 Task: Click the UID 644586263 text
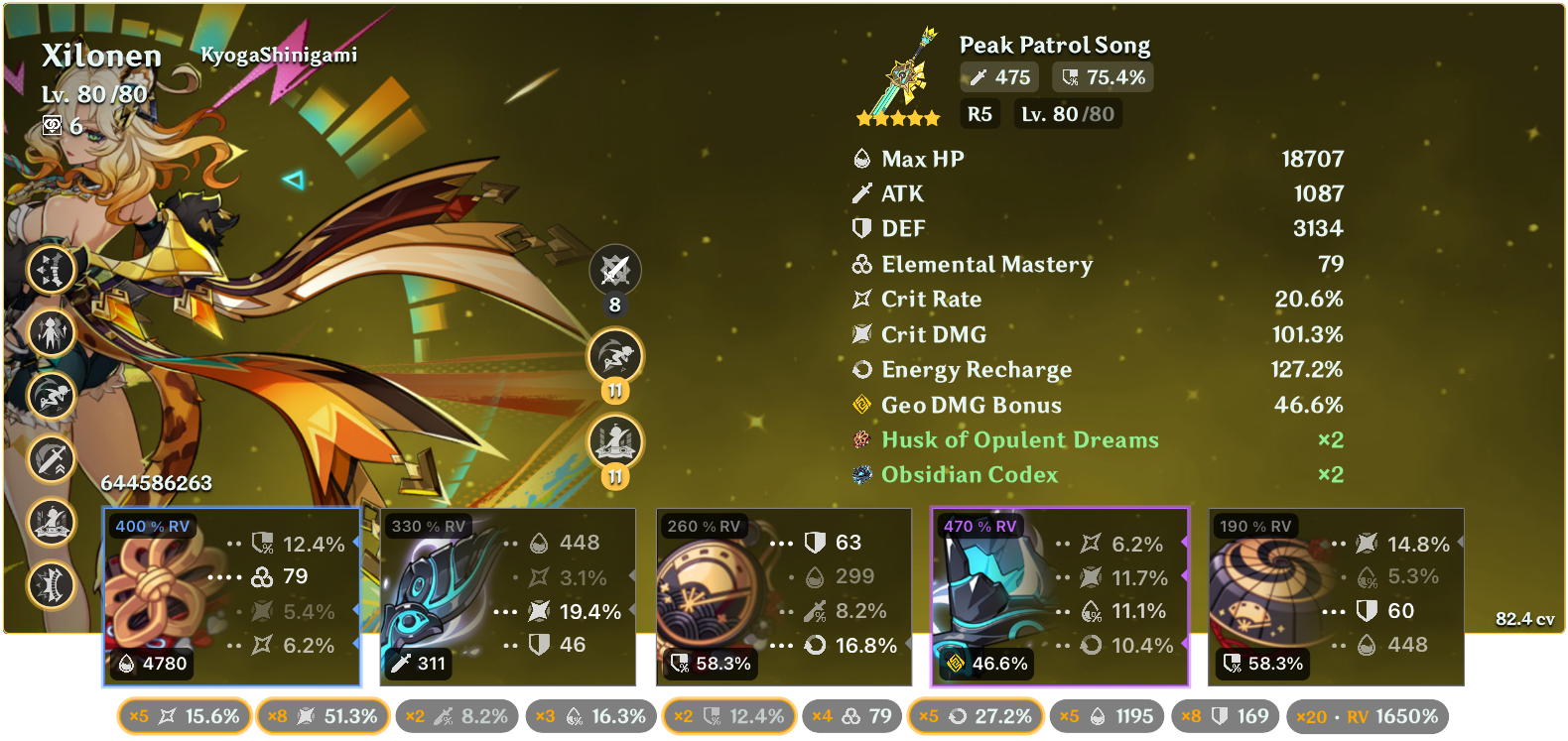(158, 483)
